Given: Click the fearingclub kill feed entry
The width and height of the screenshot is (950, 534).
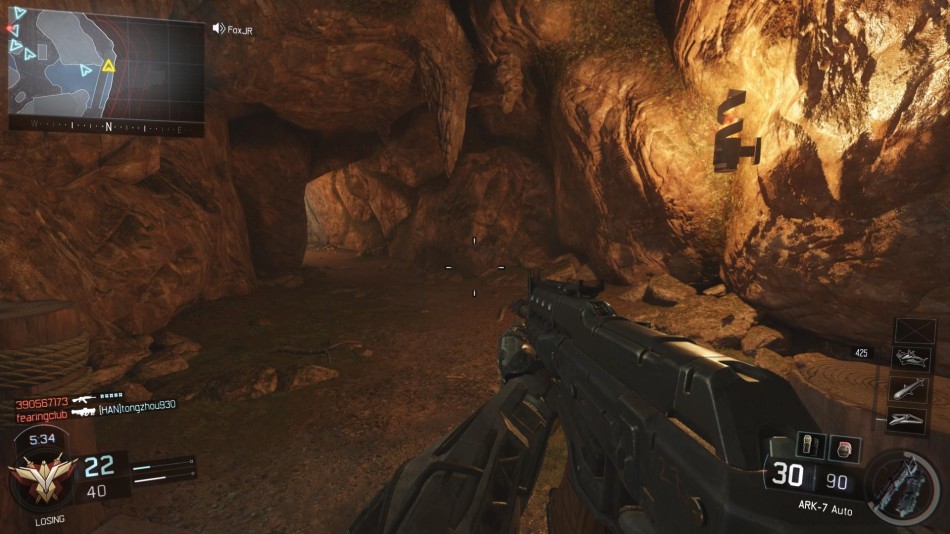Looking at the screenshot, I should [41, 412].
